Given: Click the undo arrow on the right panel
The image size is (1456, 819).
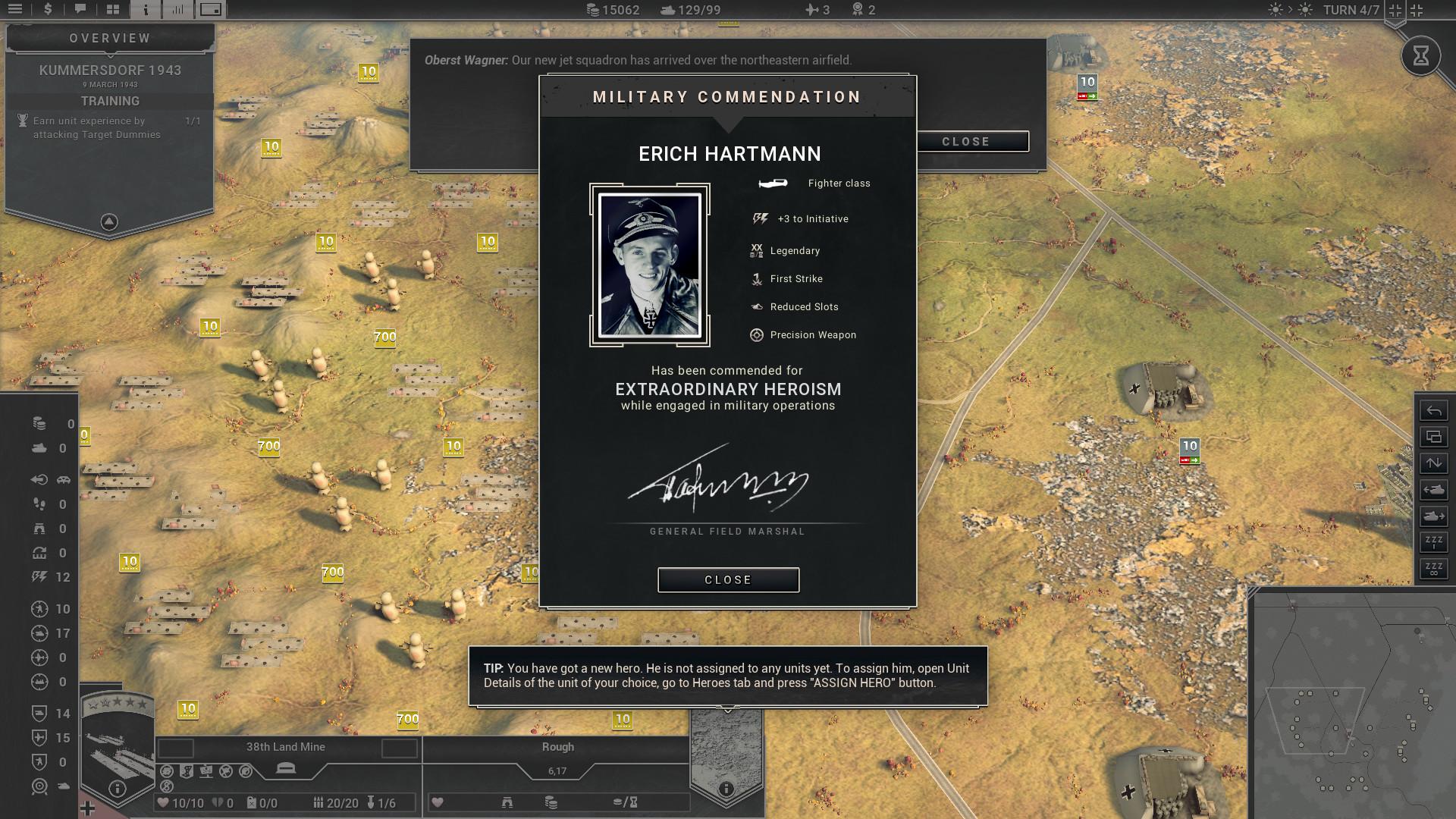Looking at the screenshot, I should click(x=1432, y=410).
